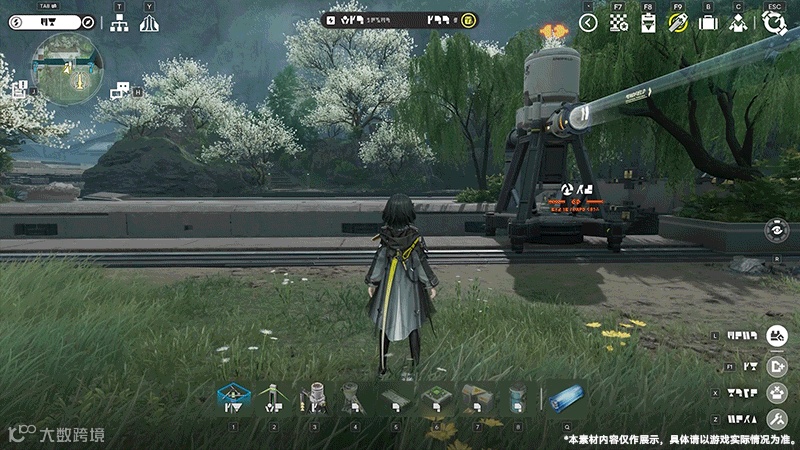Viewport: 800px width, 450px height.
Task: Open the clipboard icon
Action: [648, 22]
